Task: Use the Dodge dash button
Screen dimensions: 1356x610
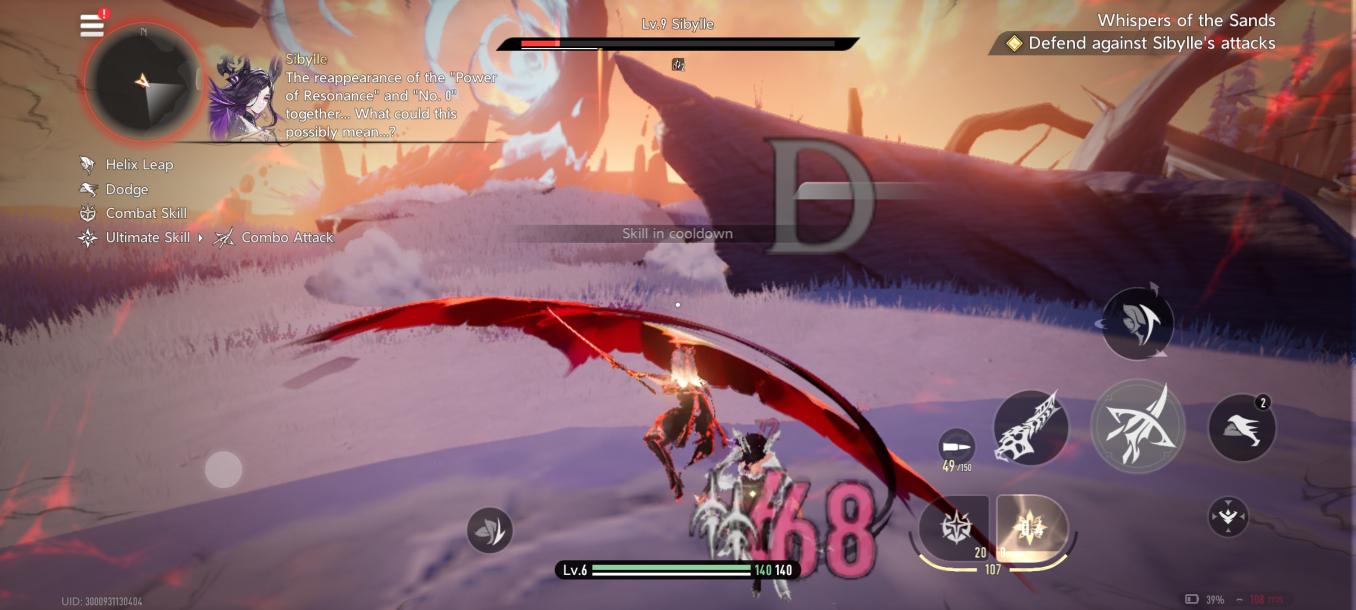Action: [x=1242, y=427]
